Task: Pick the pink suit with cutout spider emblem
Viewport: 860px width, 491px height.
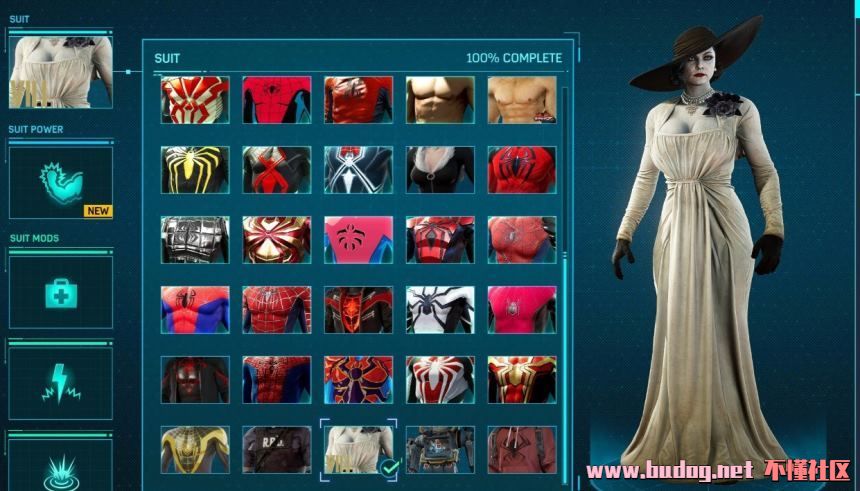Action: pyautogui.click(x=358, y=240)
